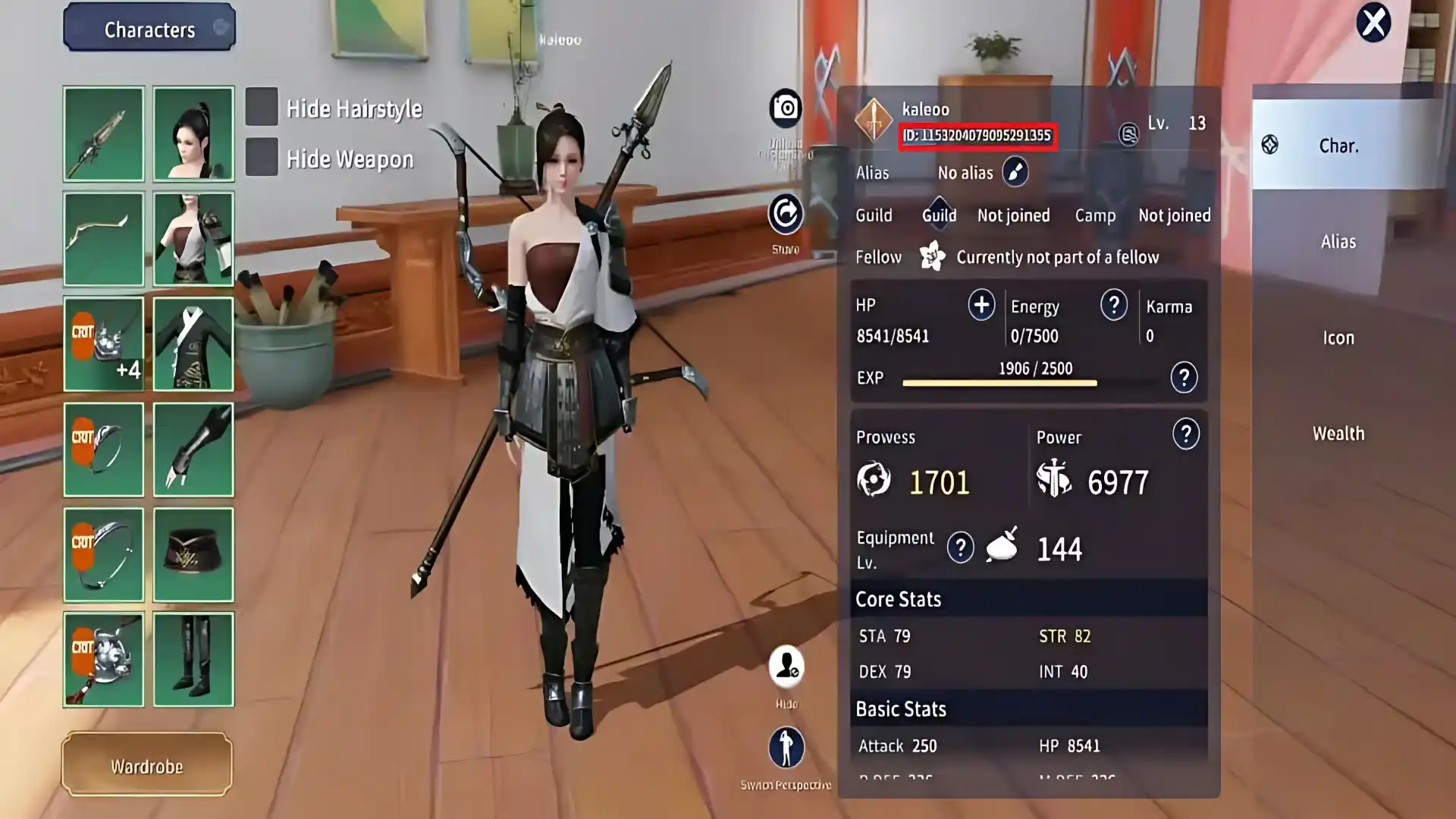Click the Share arrow icon
1456x819 pixels.
[x=786, y=214]
